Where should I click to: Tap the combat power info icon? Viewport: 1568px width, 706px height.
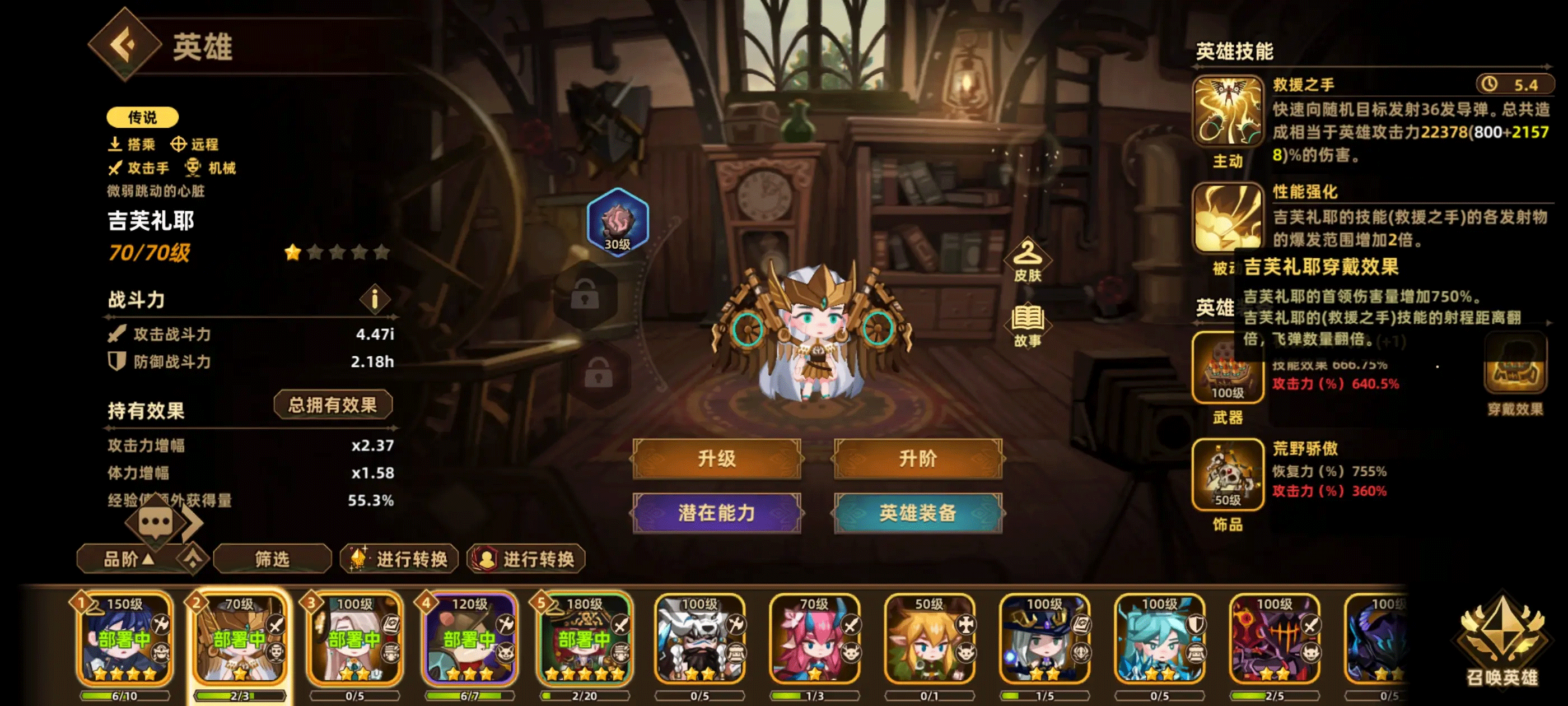click(x=374, y=299)
